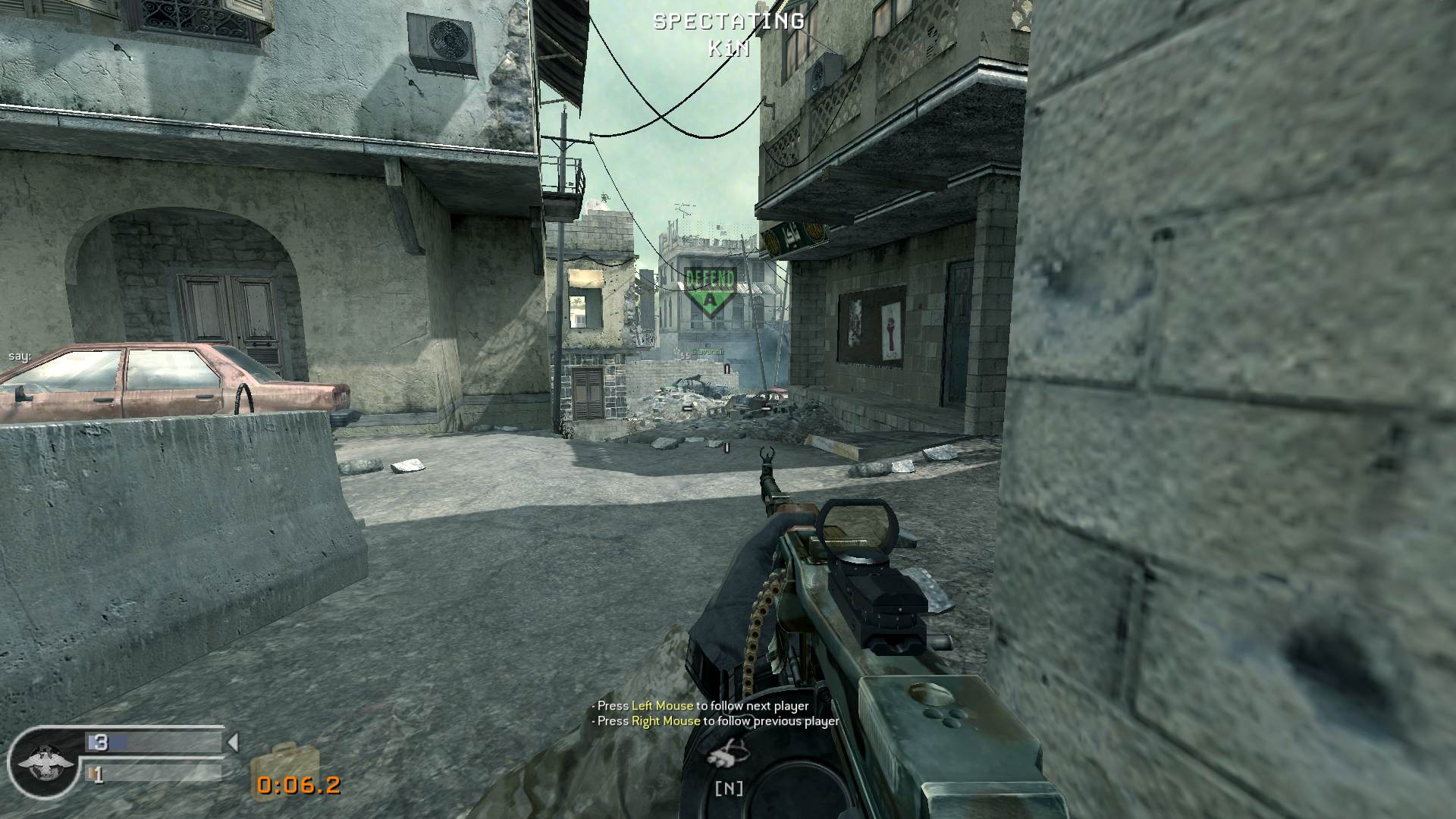This screenshot has height=819, width=1456.
Task: Enable spectating K1N by clicking the name
Action: click(727, 49)
